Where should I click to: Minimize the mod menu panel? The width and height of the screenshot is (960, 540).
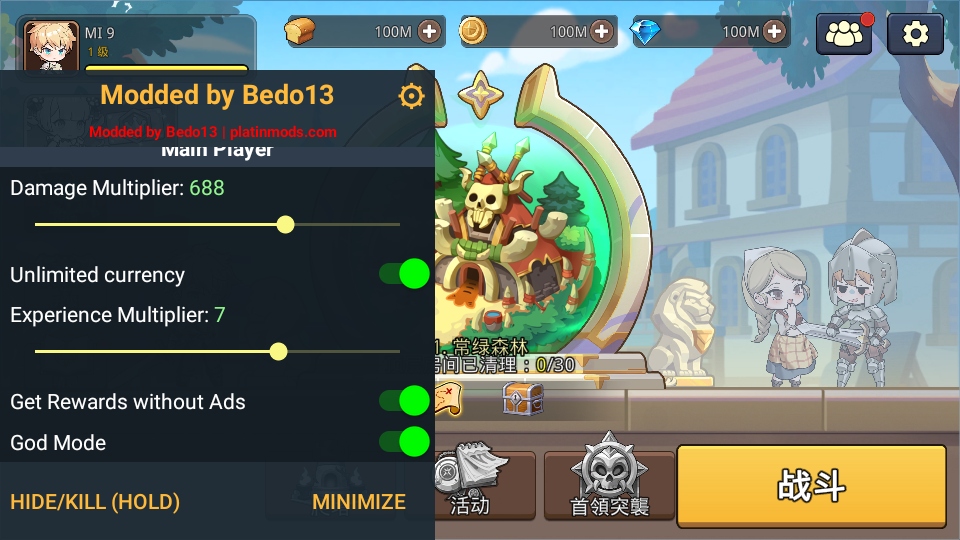[359, 502]
